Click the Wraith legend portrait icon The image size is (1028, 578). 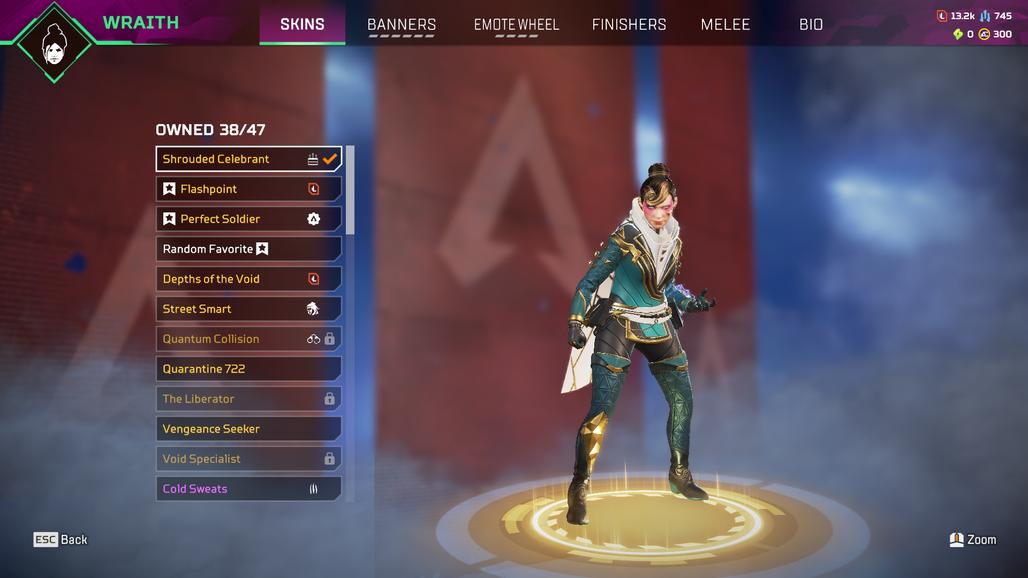(x=53, y=42)
